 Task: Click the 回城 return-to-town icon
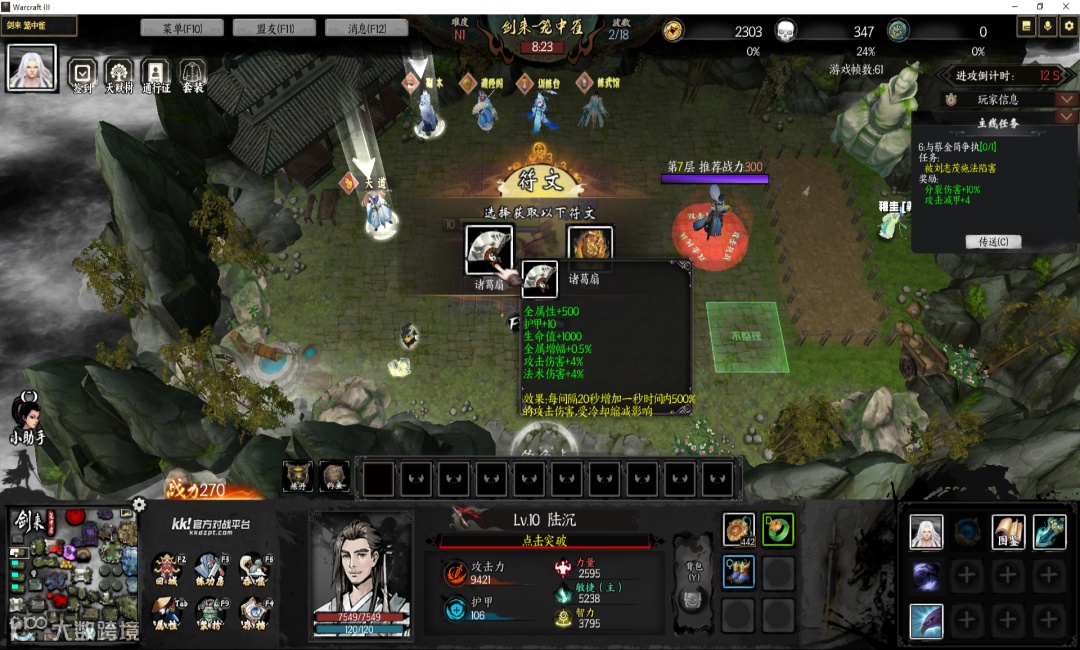167,567
